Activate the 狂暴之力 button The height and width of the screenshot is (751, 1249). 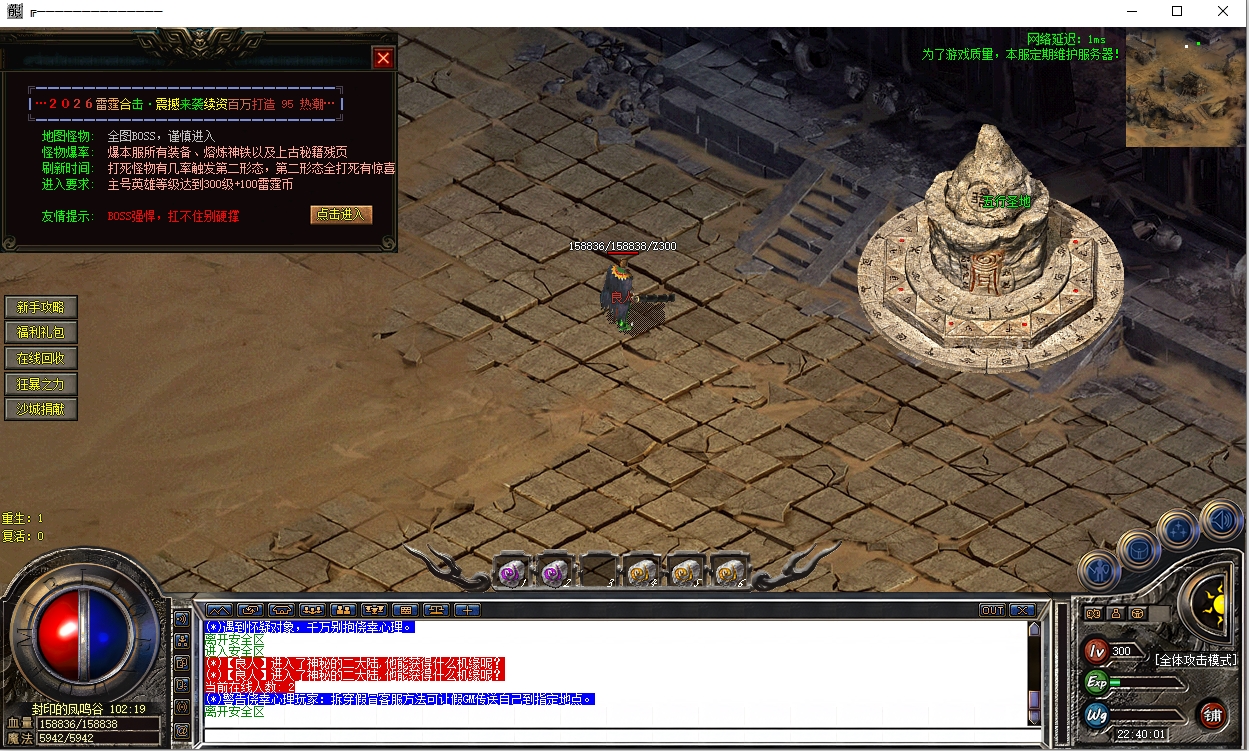[41, 383]
